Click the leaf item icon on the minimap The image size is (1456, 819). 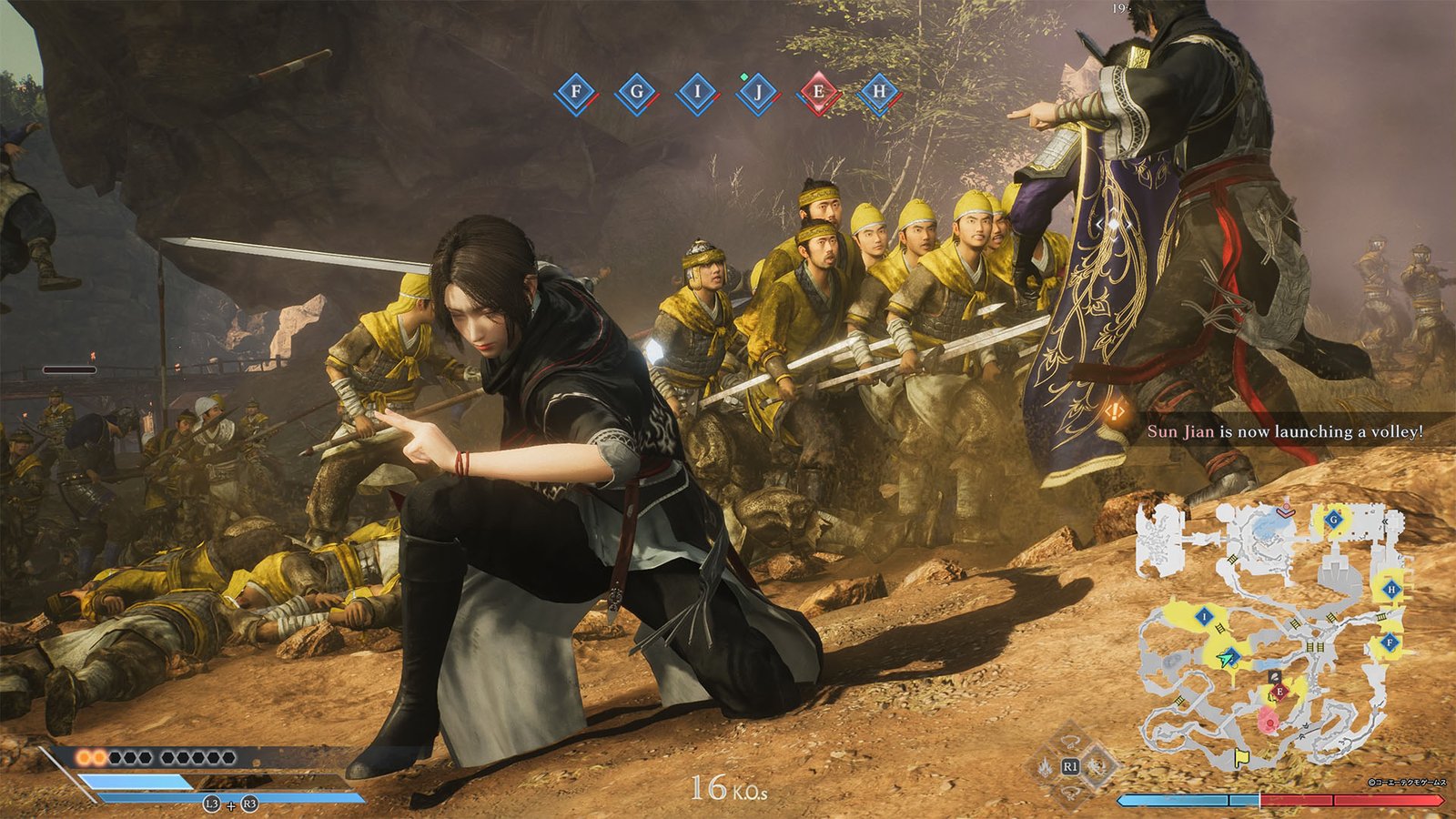point(1274,675)
